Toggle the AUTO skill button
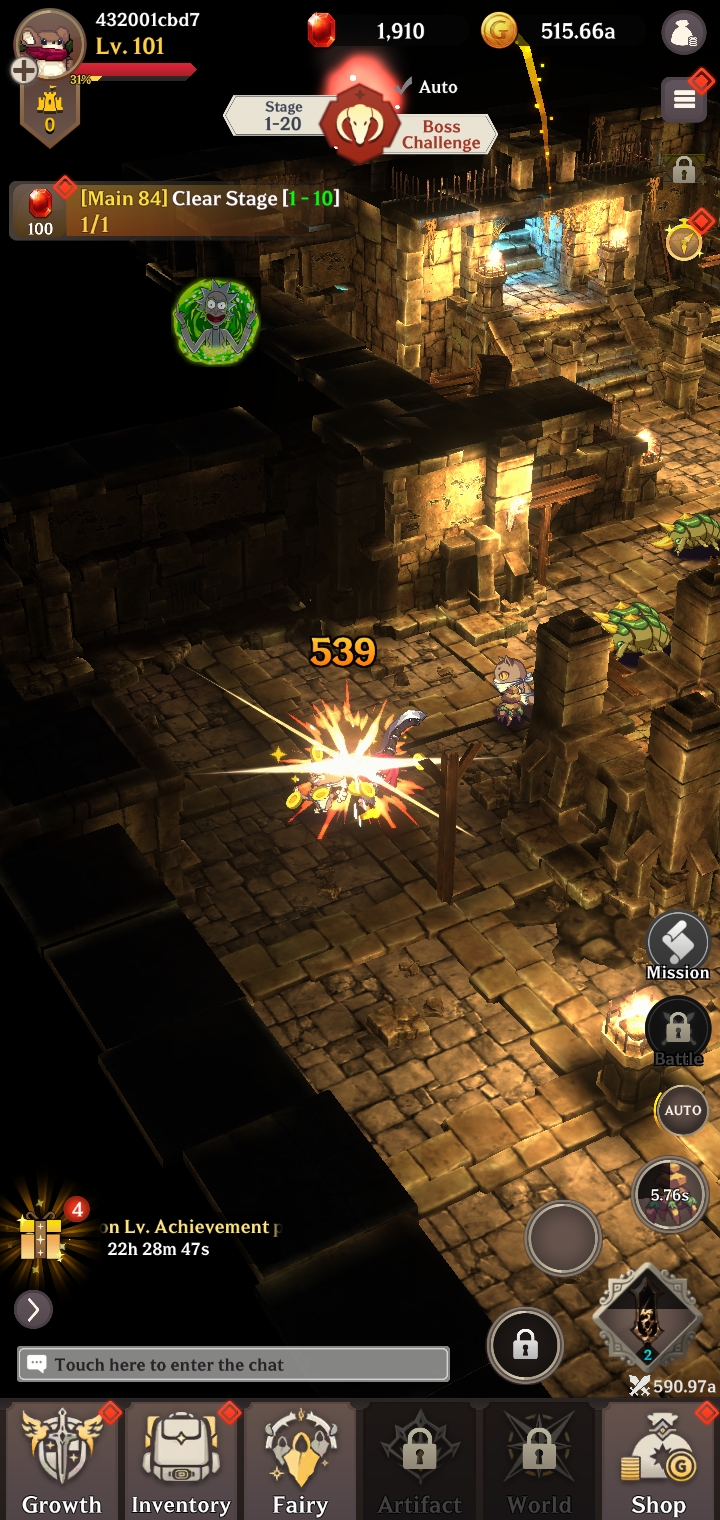The height and width of the screenshot is (1520, 720). click(x=683, y=1110)
